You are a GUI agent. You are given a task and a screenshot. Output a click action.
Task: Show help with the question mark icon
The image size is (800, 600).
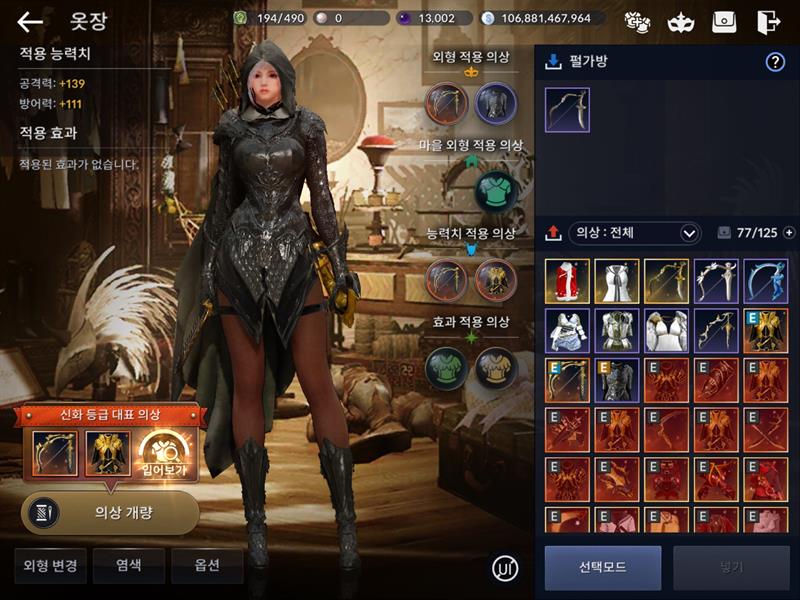[x=775, y=62]
